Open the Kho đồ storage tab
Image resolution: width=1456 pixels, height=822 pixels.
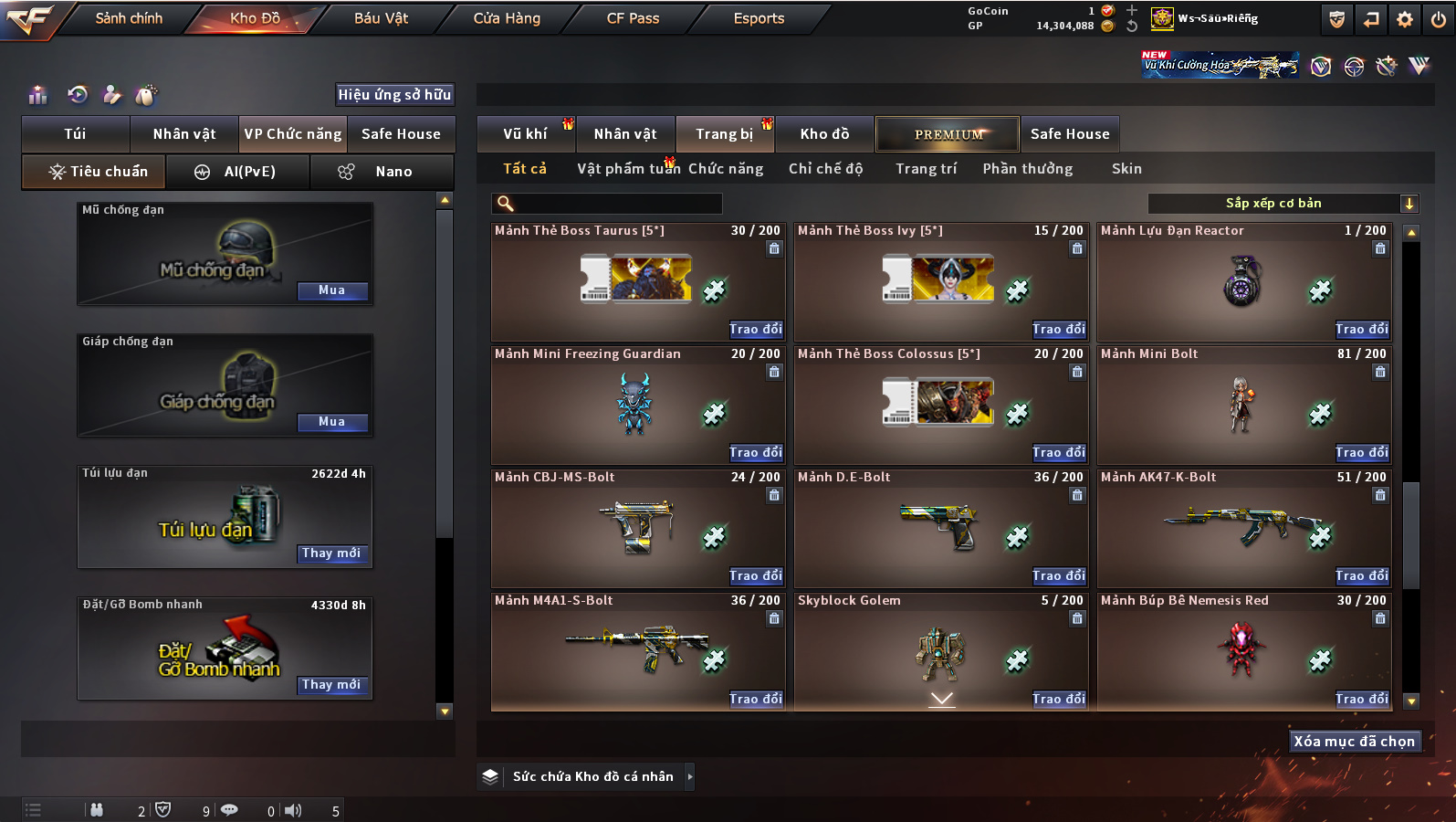[824, 134]
